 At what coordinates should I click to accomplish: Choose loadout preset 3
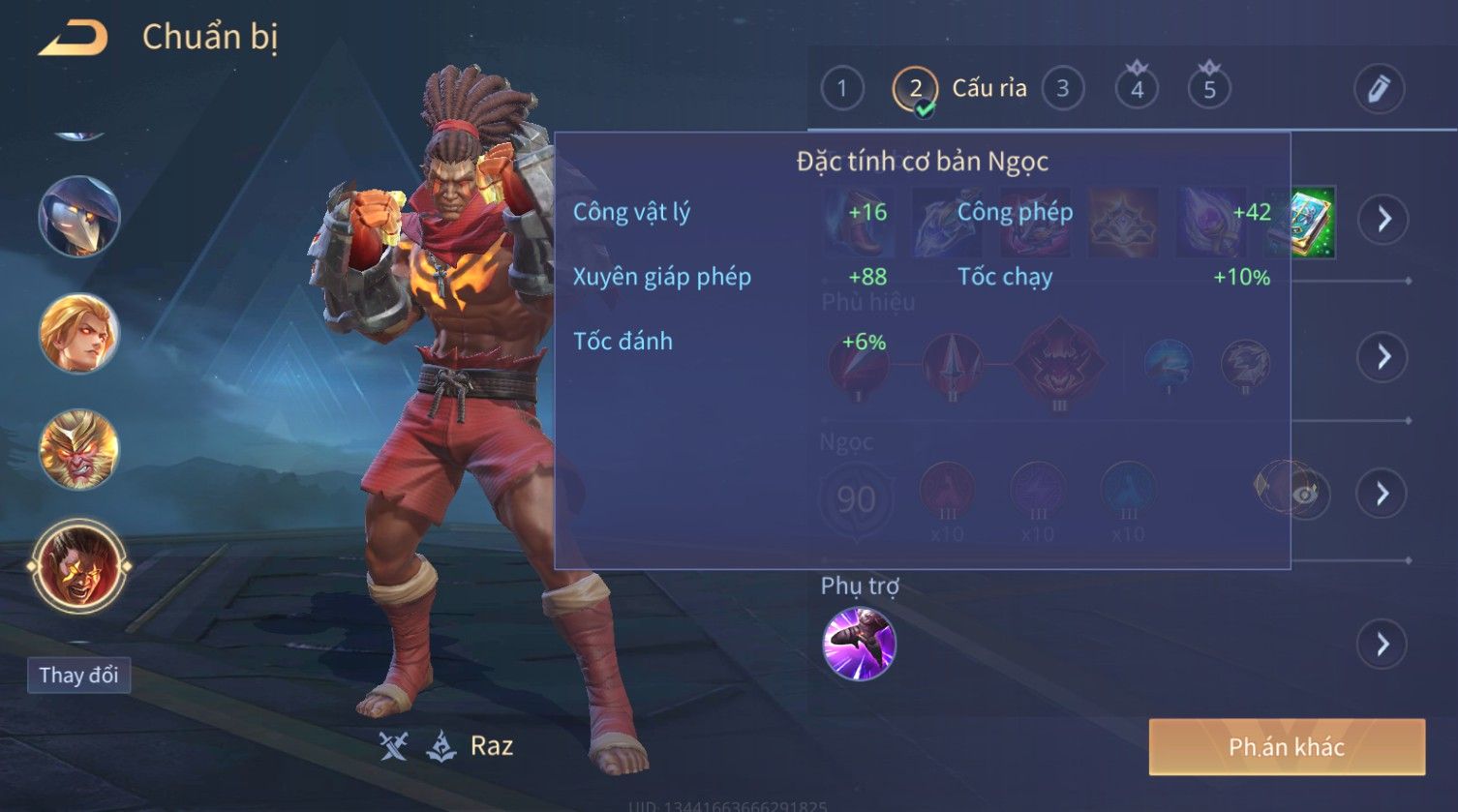pos(1062,89)
